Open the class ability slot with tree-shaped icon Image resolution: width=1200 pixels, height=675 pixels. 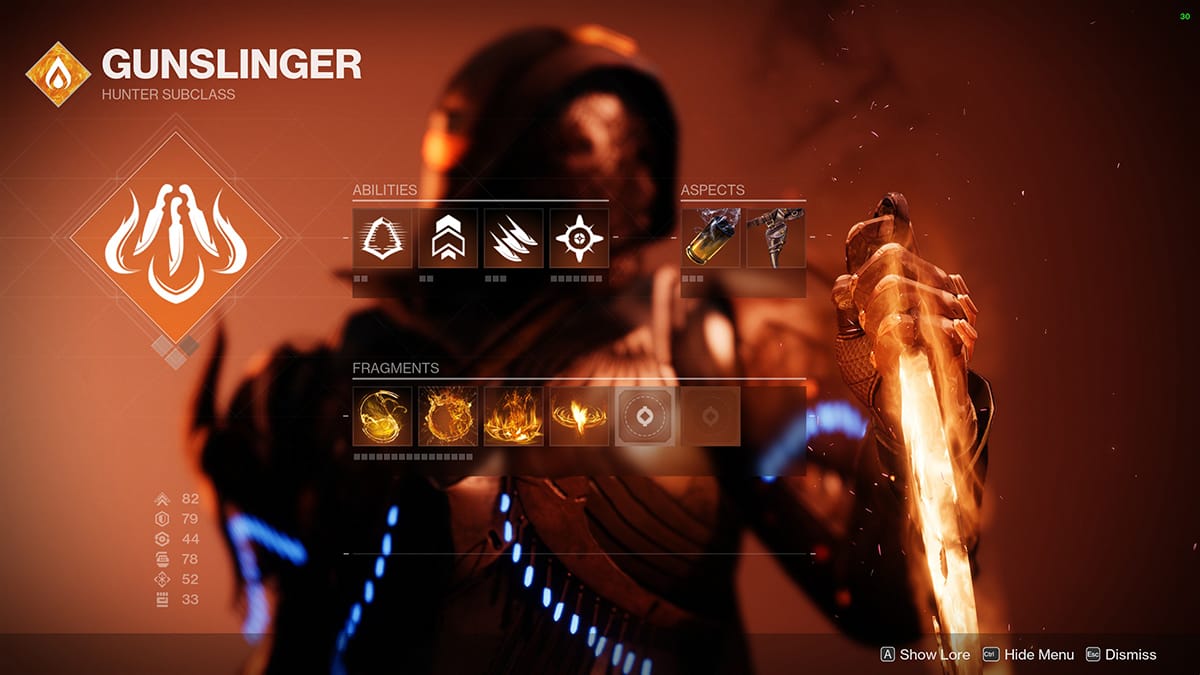pyautogui.click(x=382, y=238)
